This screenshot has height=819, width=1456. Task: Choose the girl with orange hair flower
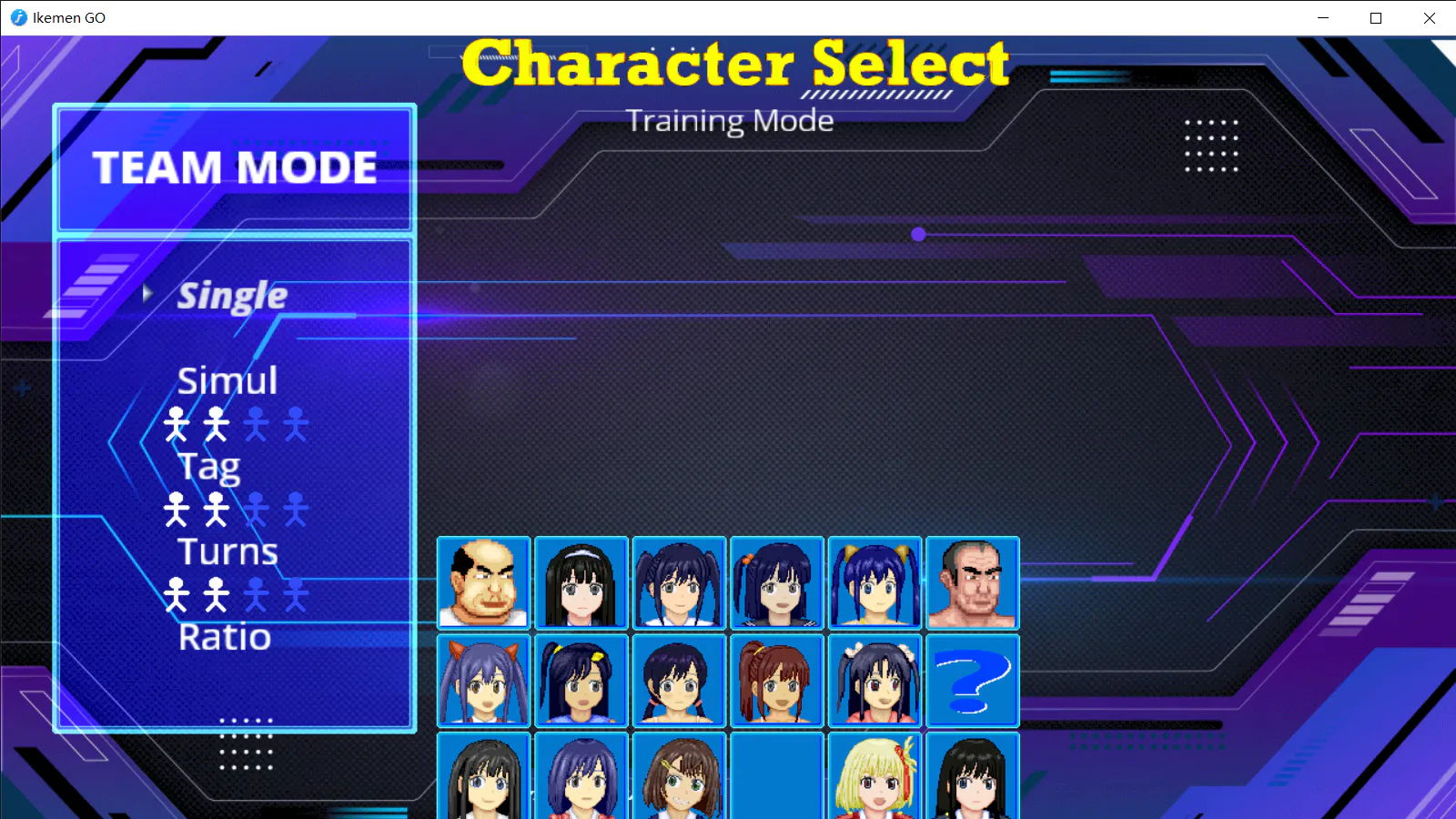(777, 583)
